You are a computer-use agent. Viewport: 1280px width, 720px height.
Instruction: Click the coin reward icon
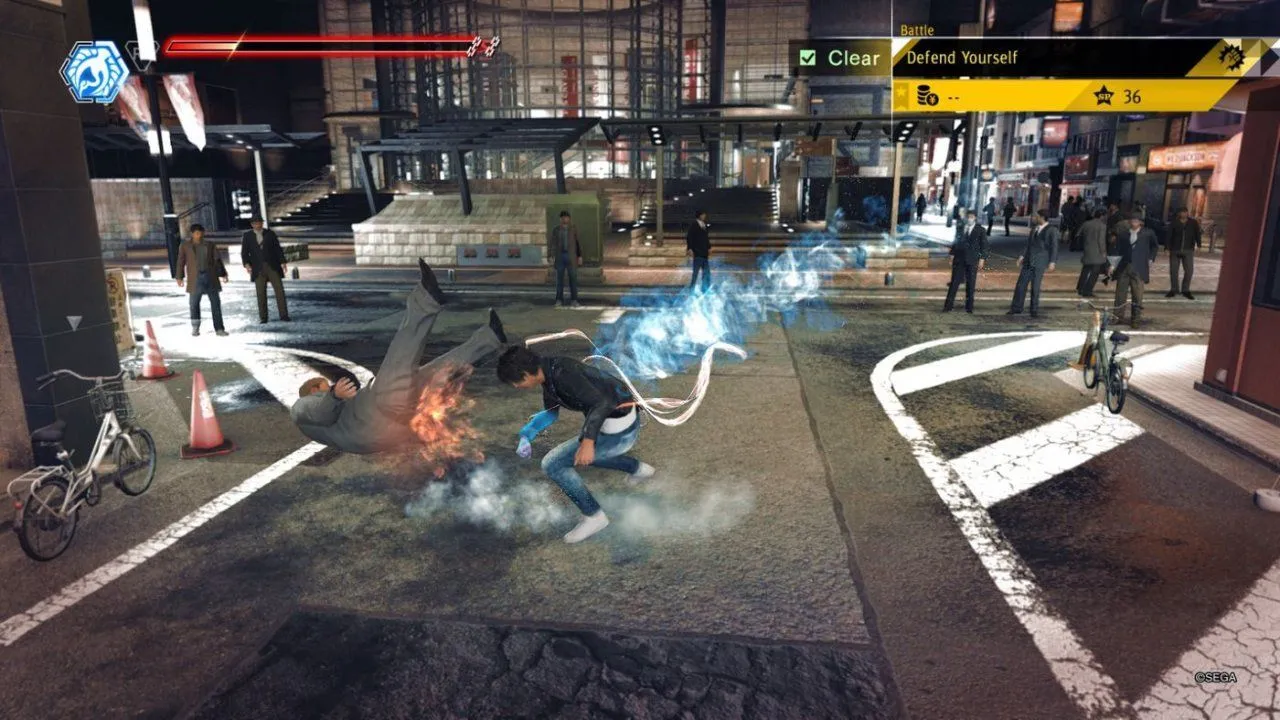point(927,96)
